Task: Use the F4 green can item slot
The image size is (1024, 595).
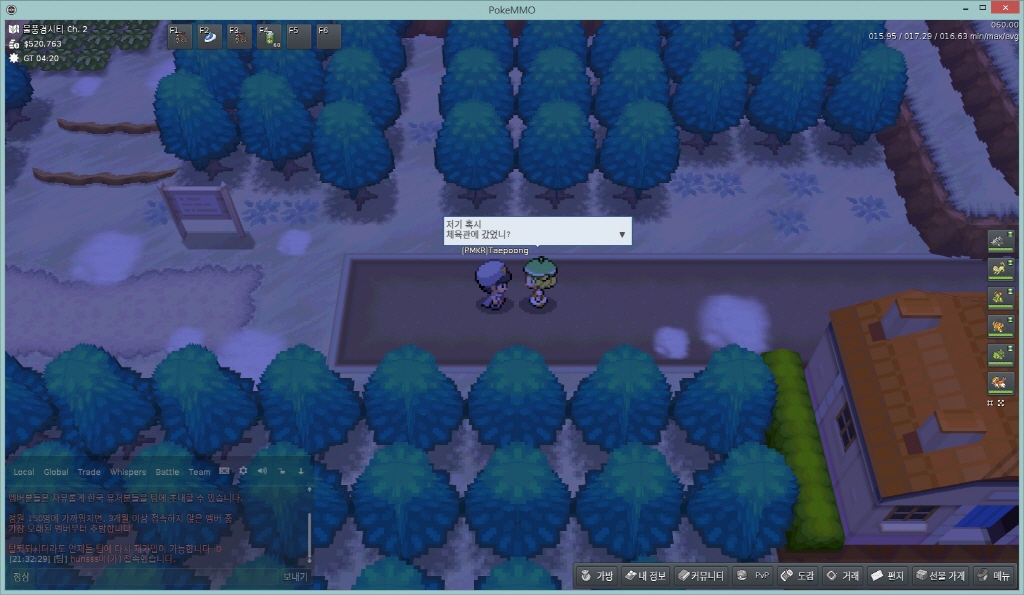Action: [270, 37]
